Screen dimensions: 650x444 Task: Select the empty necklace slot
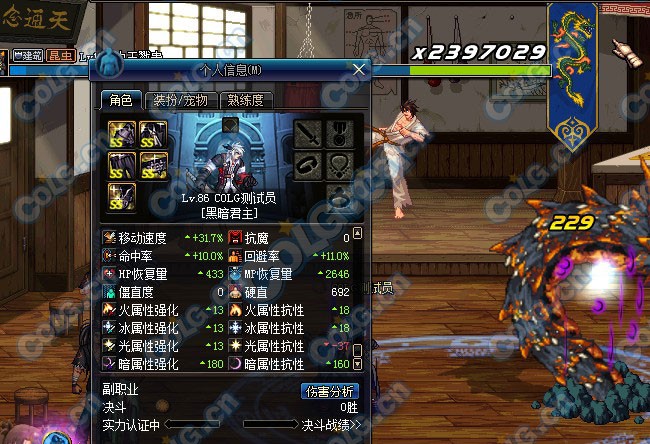click(x=340, y=163)
